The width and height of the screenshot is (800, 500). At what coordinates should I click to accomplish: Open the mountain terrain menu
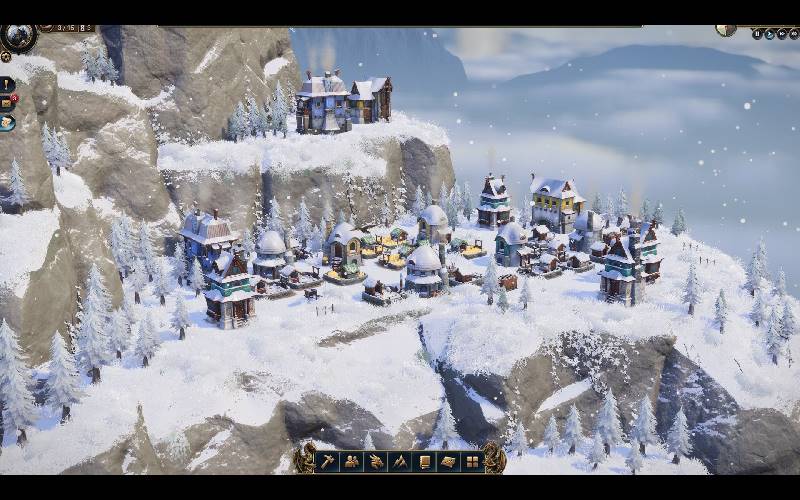pyautogui.click(x=400, y=461)
